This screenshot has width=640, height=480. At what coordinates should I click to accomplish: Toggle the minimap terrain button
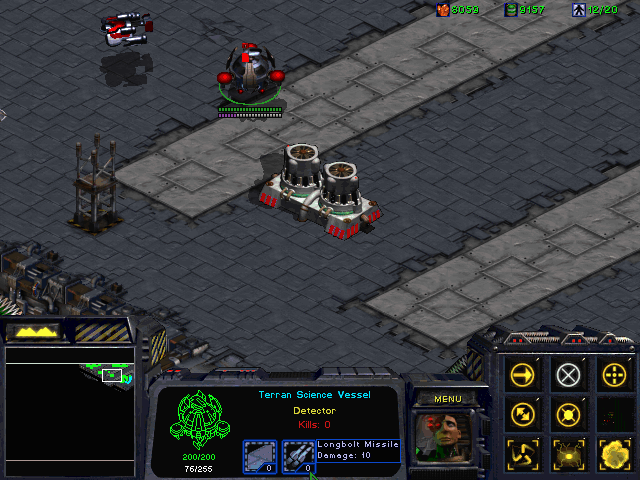32,330
